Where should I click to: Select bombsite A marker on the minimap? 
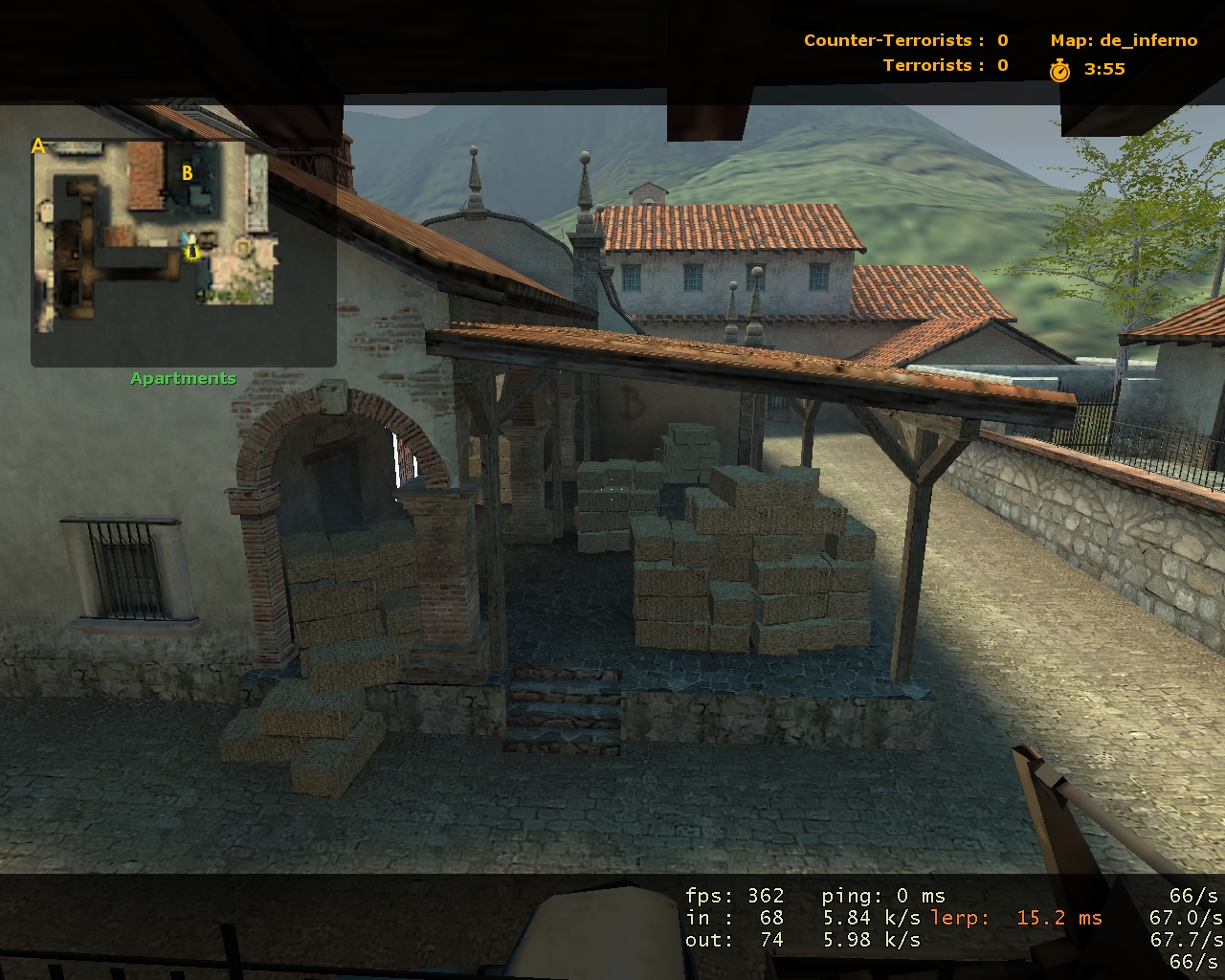(38, 146)
